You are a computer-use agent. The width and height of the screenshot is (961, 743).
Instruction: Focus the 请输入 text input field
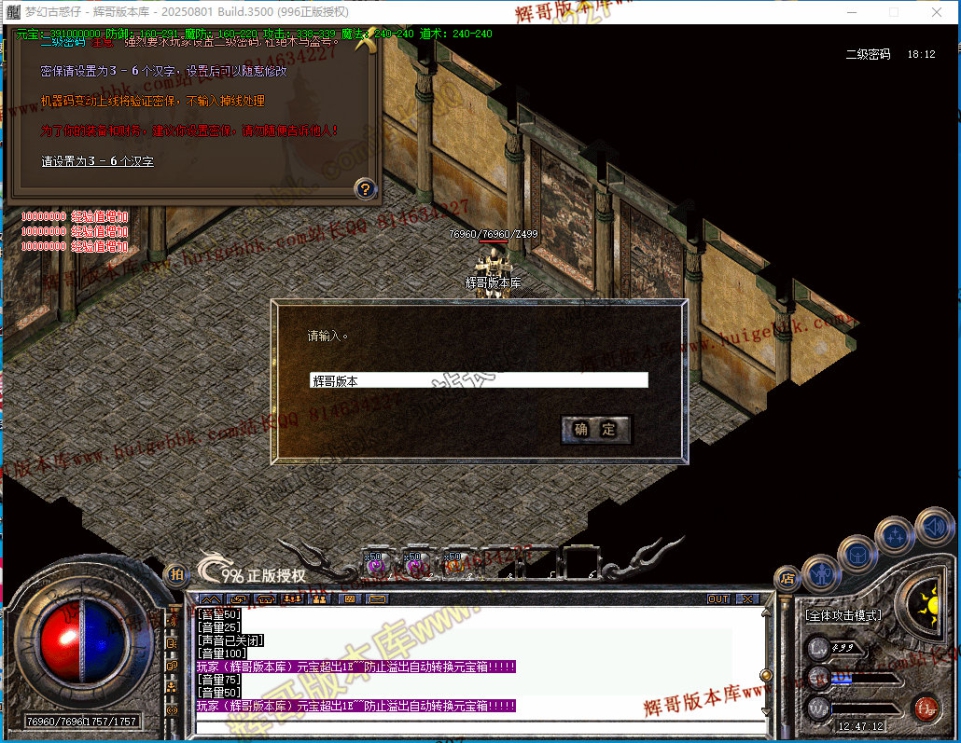pyautogui.click(x=478, y=381)
